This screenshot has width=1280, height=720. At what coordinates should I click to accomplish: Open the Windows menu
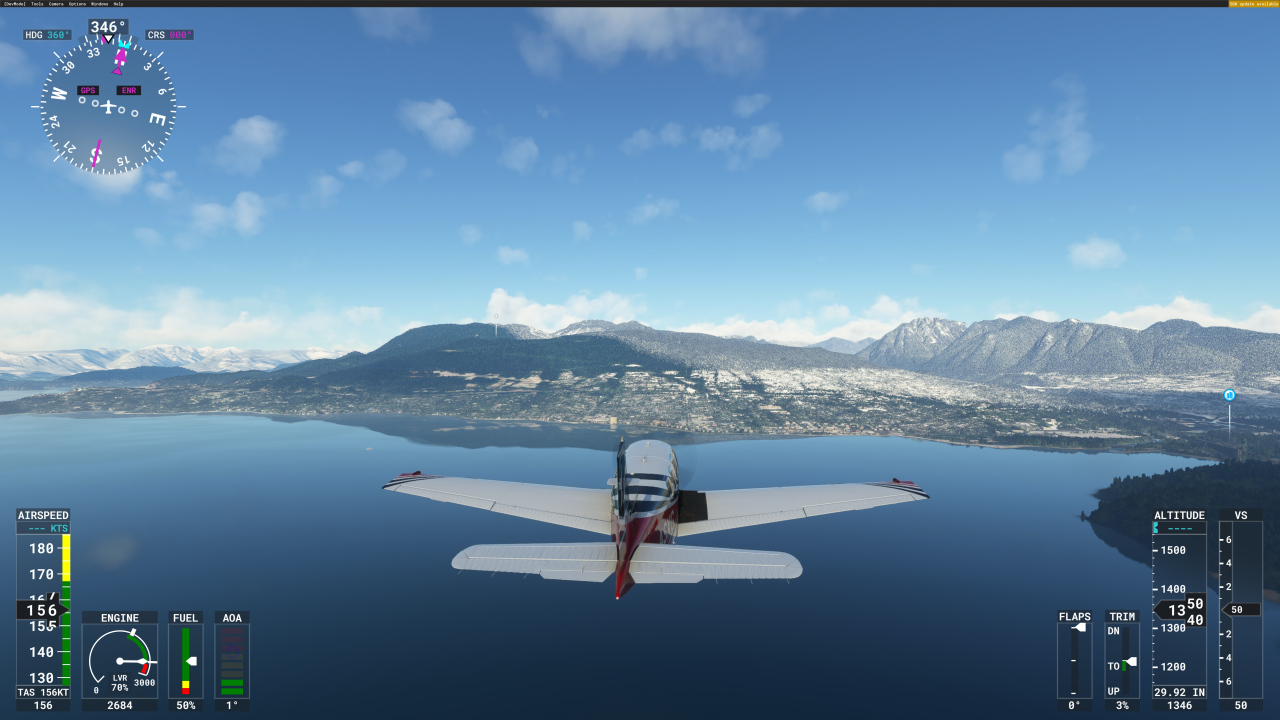click(98, 4)
